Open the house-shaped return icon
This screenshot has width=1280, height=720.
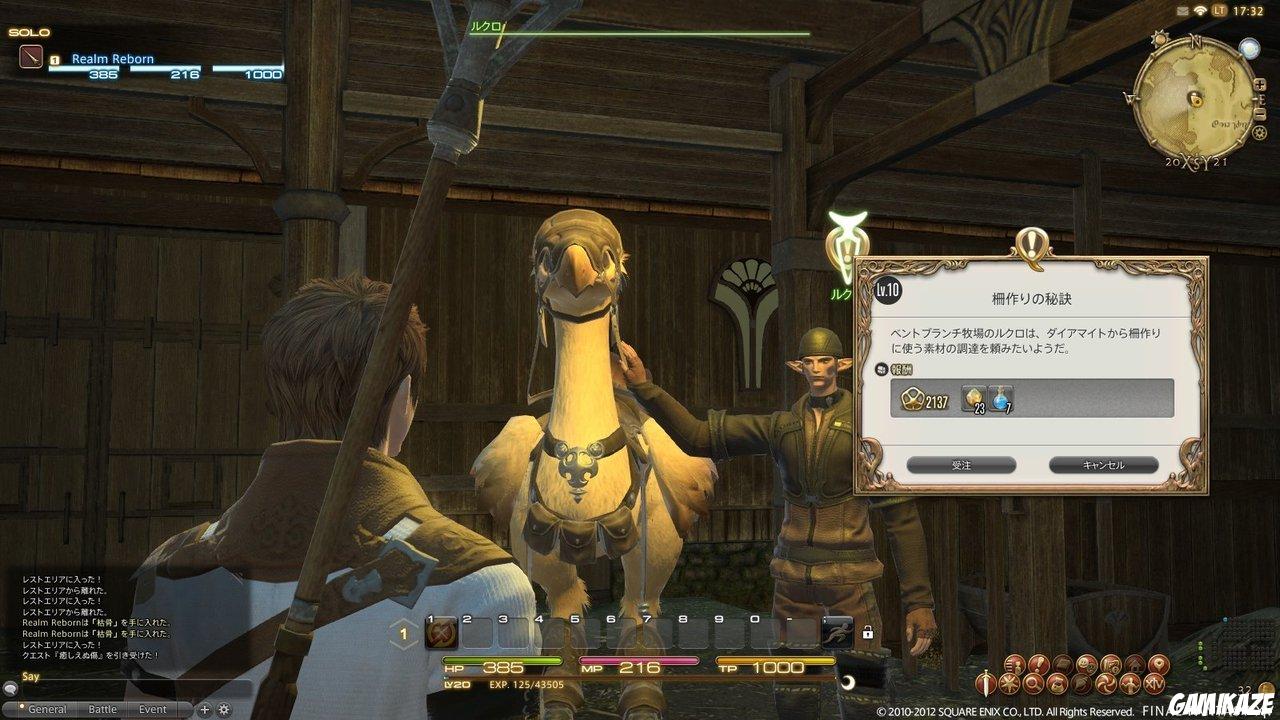pos(1135,663)
